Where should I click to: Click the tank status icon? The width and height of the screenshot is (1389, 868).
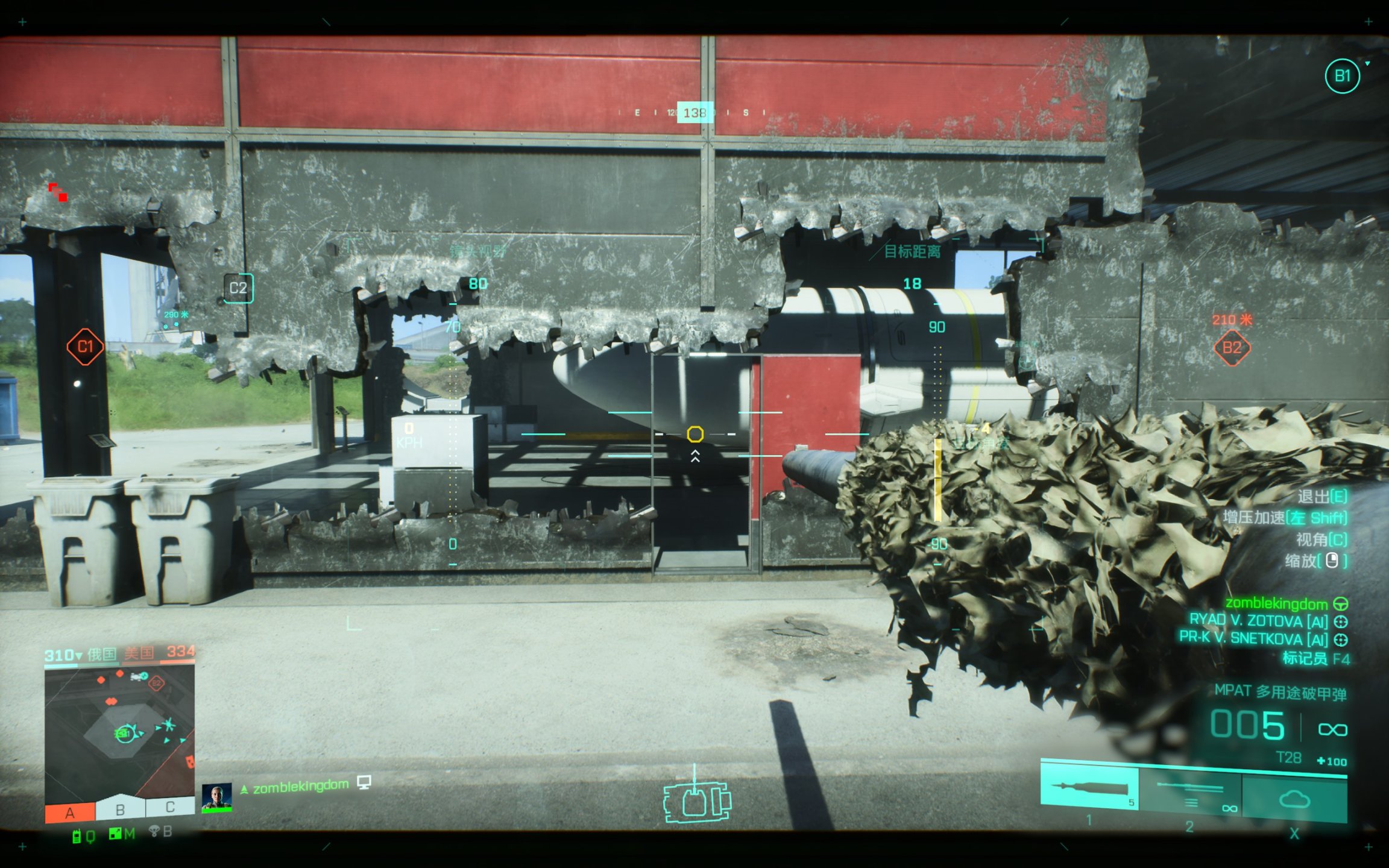pos(696,802)
